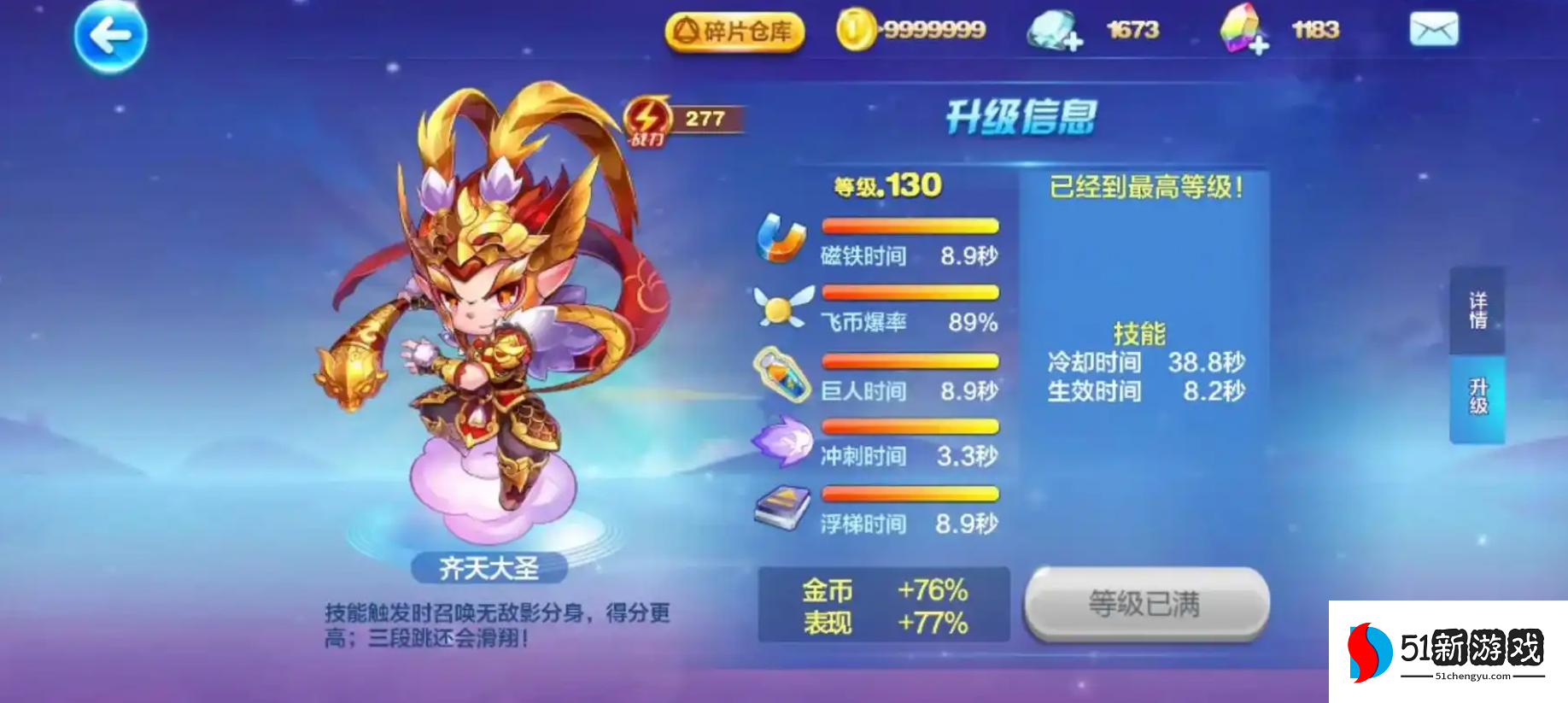Open the mail inbox icon

click(1436, 30)
